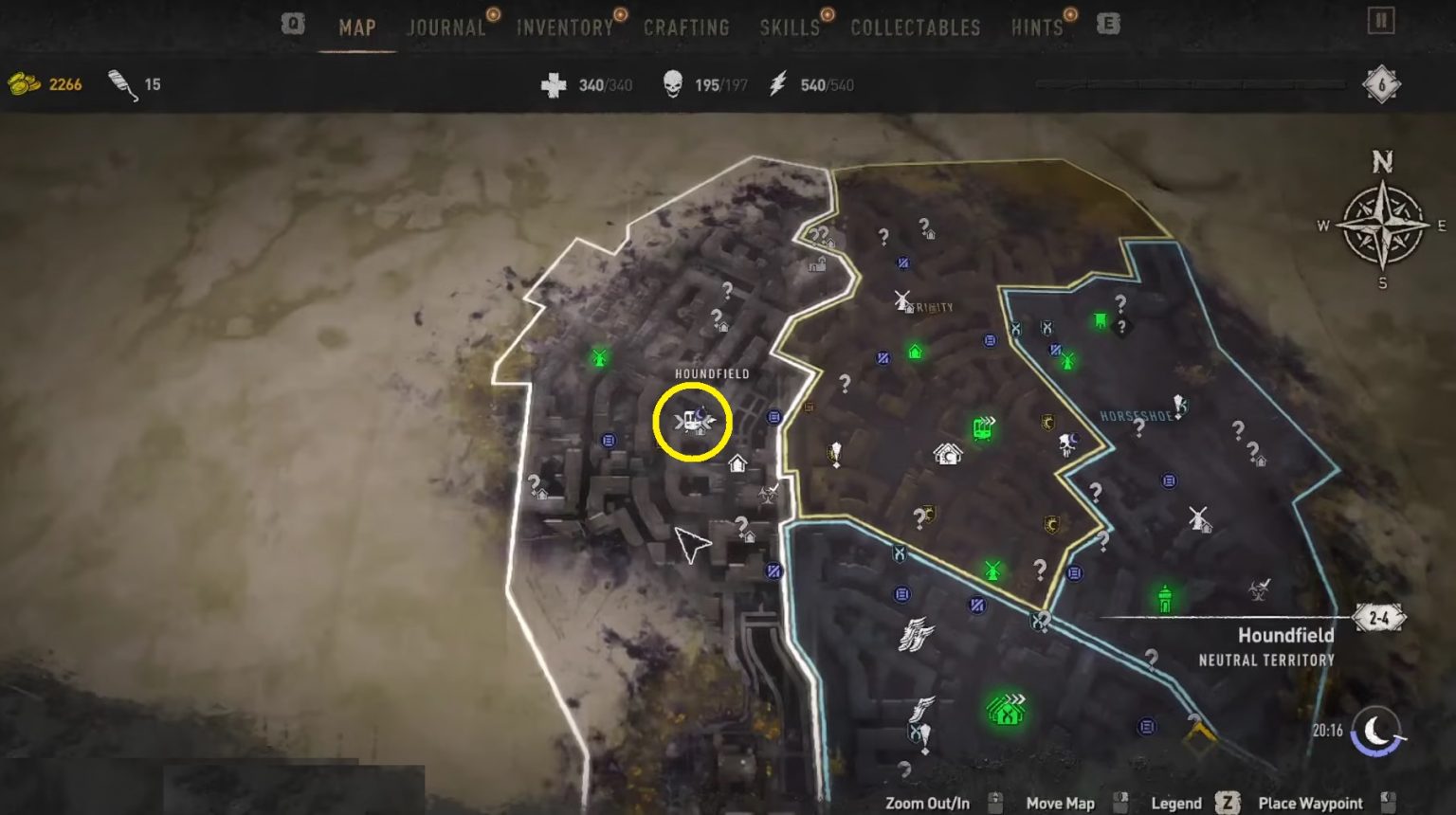Click the gold coins currency icon
Image resolution: width=1456 pixels, height=815 pixels.
[x=25, y=82]
